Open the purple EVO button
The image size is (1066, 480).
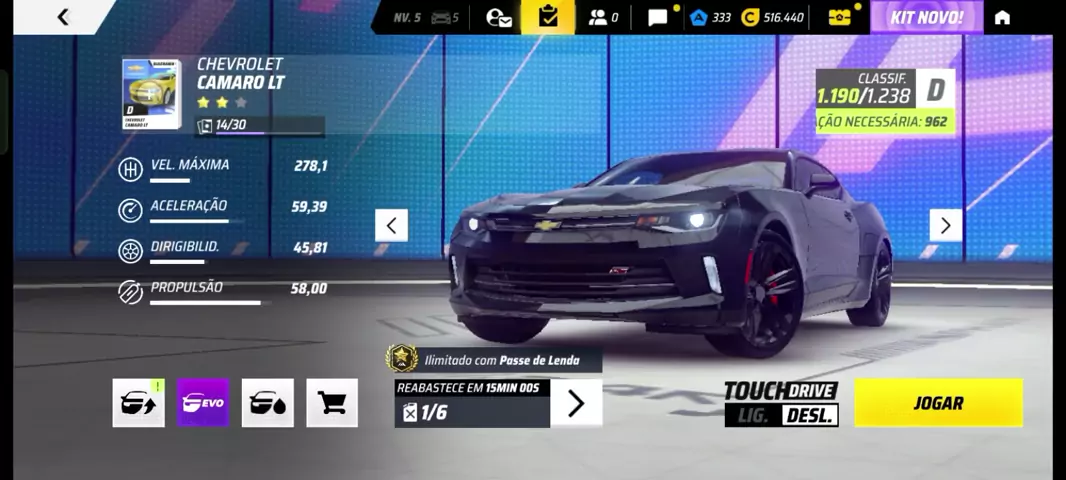pyautogui.click(x=203, y=403)
